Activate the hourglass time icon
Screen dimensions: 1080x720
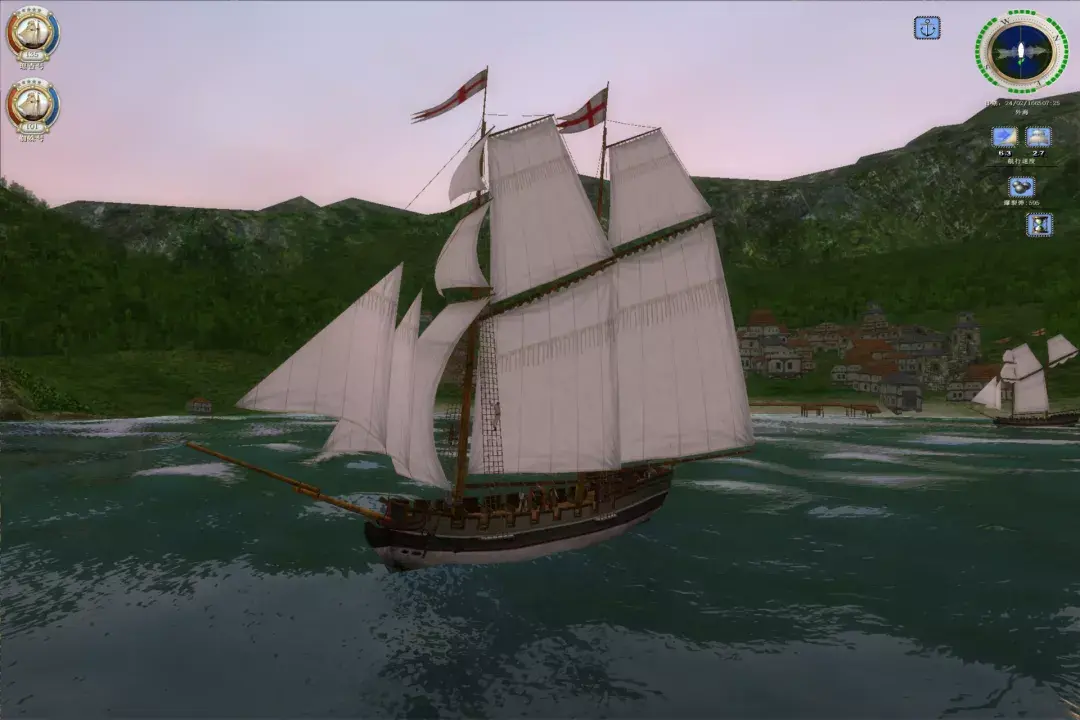[x=1039, y=224]
